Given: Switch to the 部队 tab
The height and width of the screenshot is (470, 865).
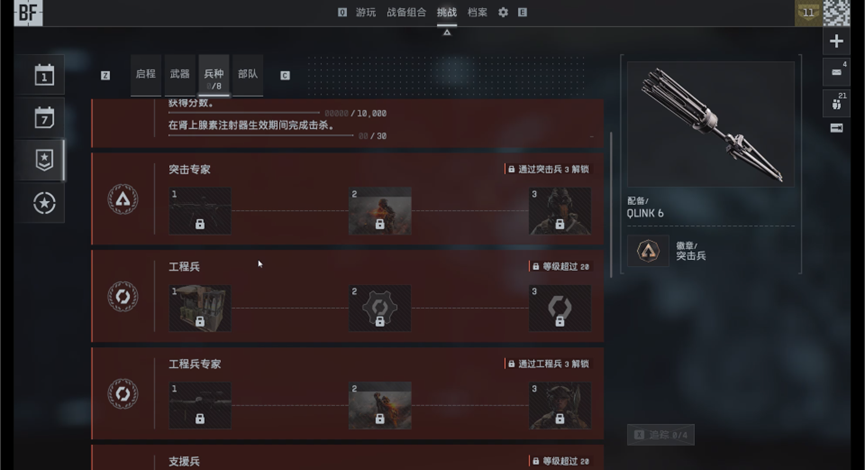Looking at the screenshot, I should point(247,74).
